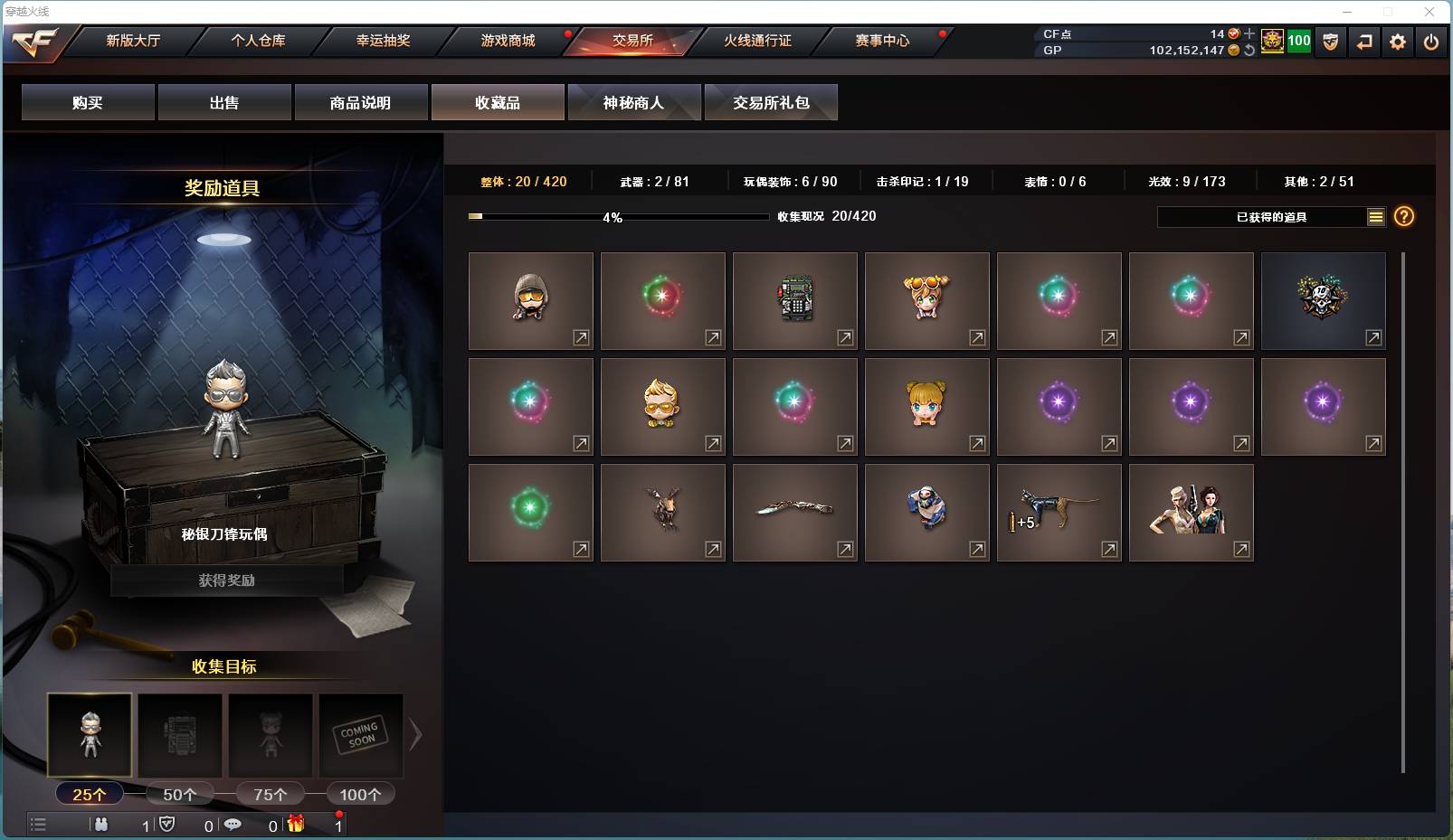This screenshot has height=840, width=1453.
Task: Click the gift icon with red notification dot
Action: (297, 825)
